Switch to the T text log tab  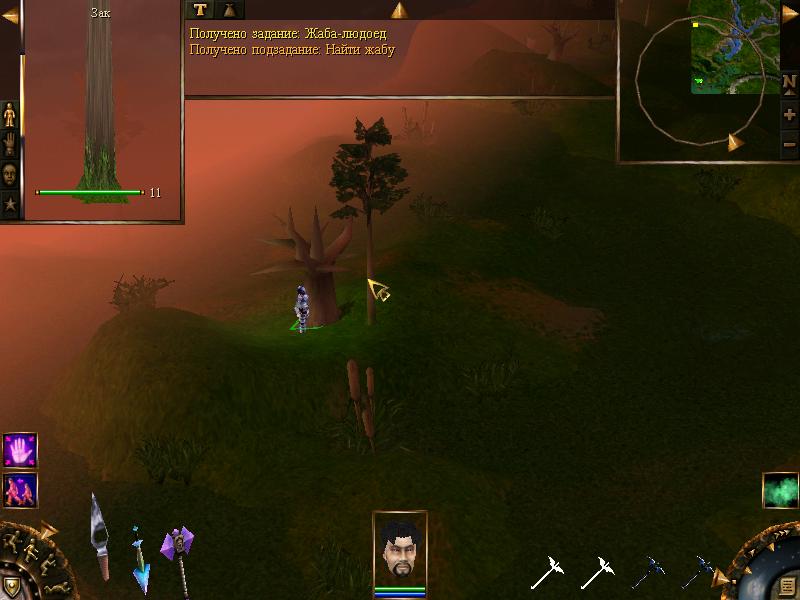pos(201,10)
